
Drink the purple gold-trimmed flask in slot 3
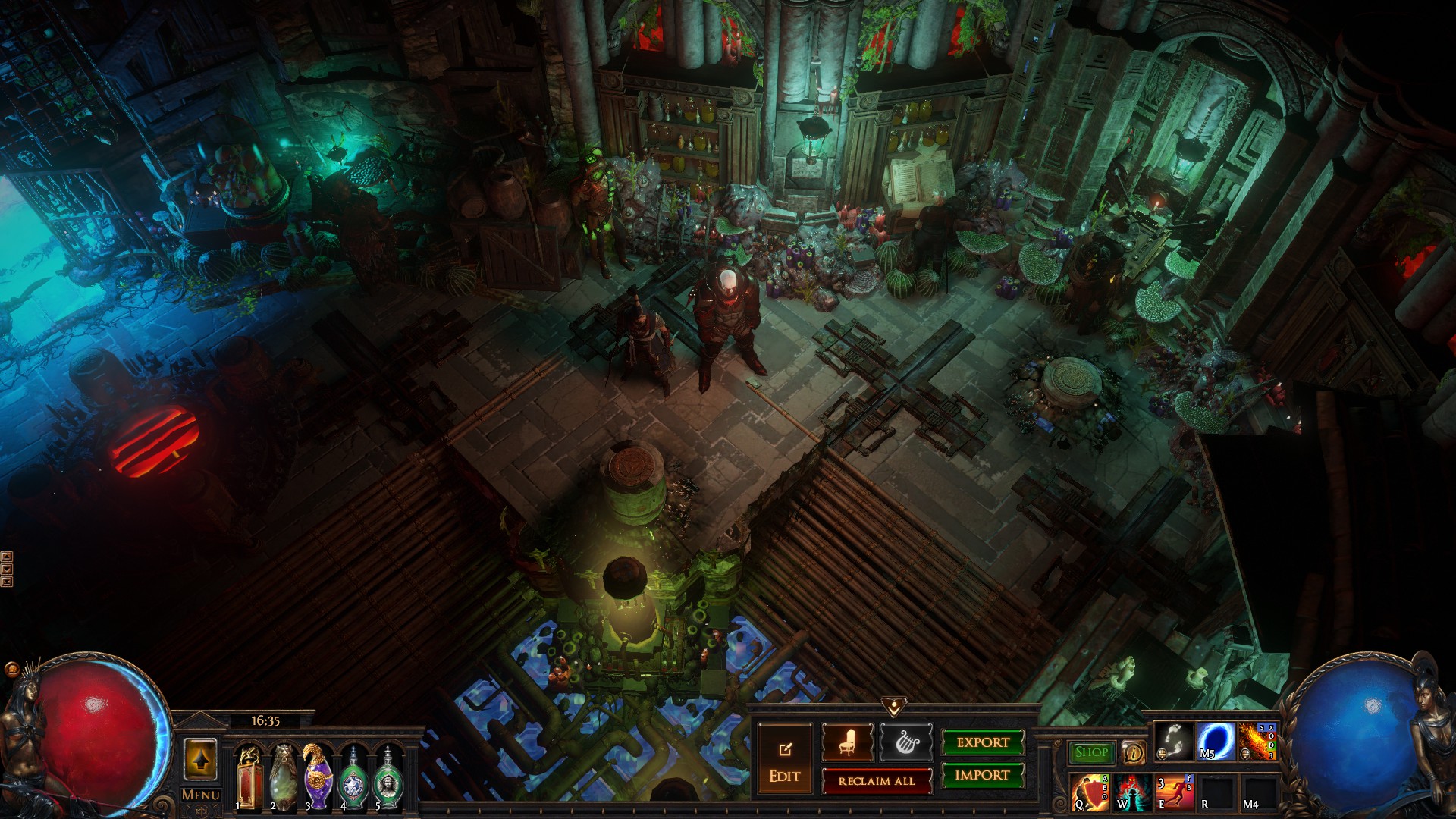pos(318,779)
